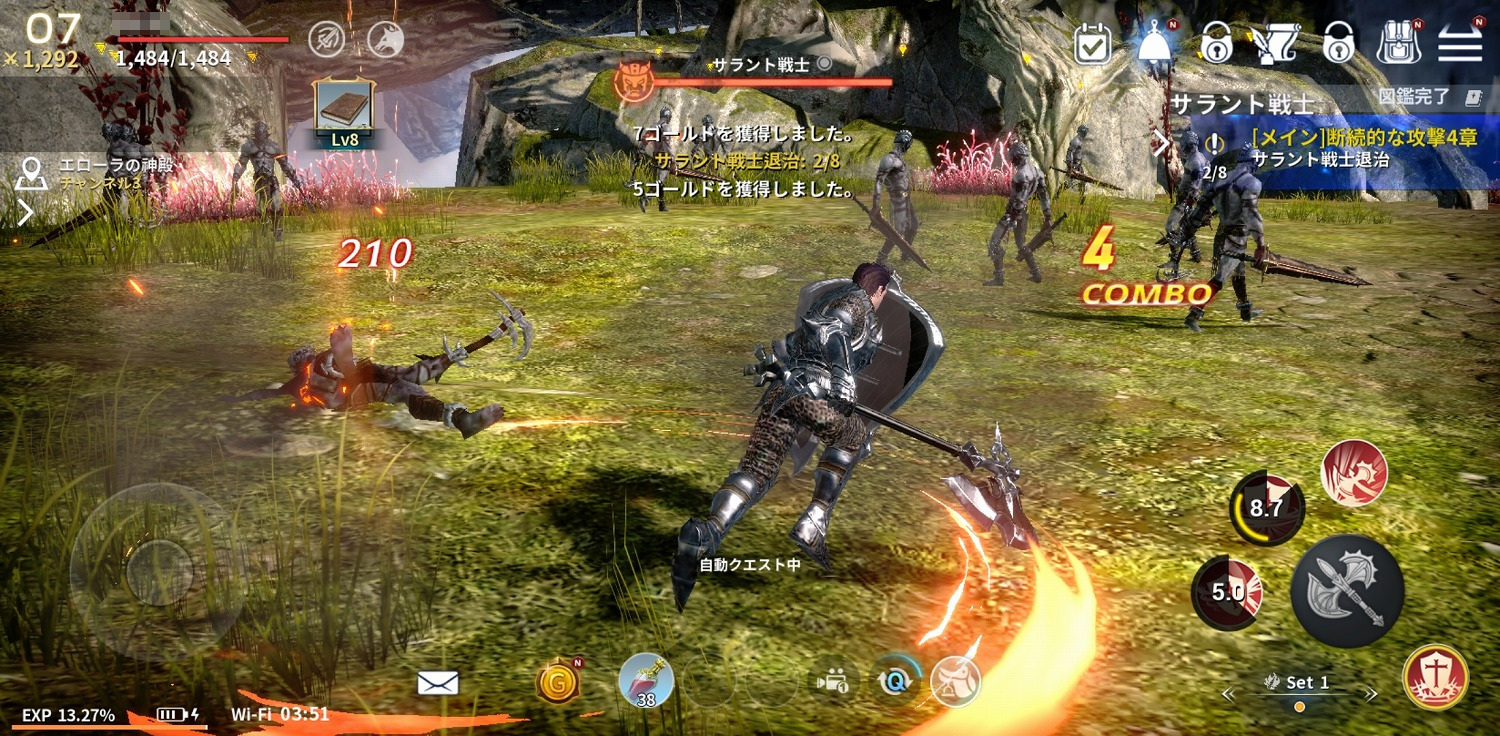Activate the shield cross guard skill
The width and height of the screenshot is (1500, 736).
coord(1435,677)
